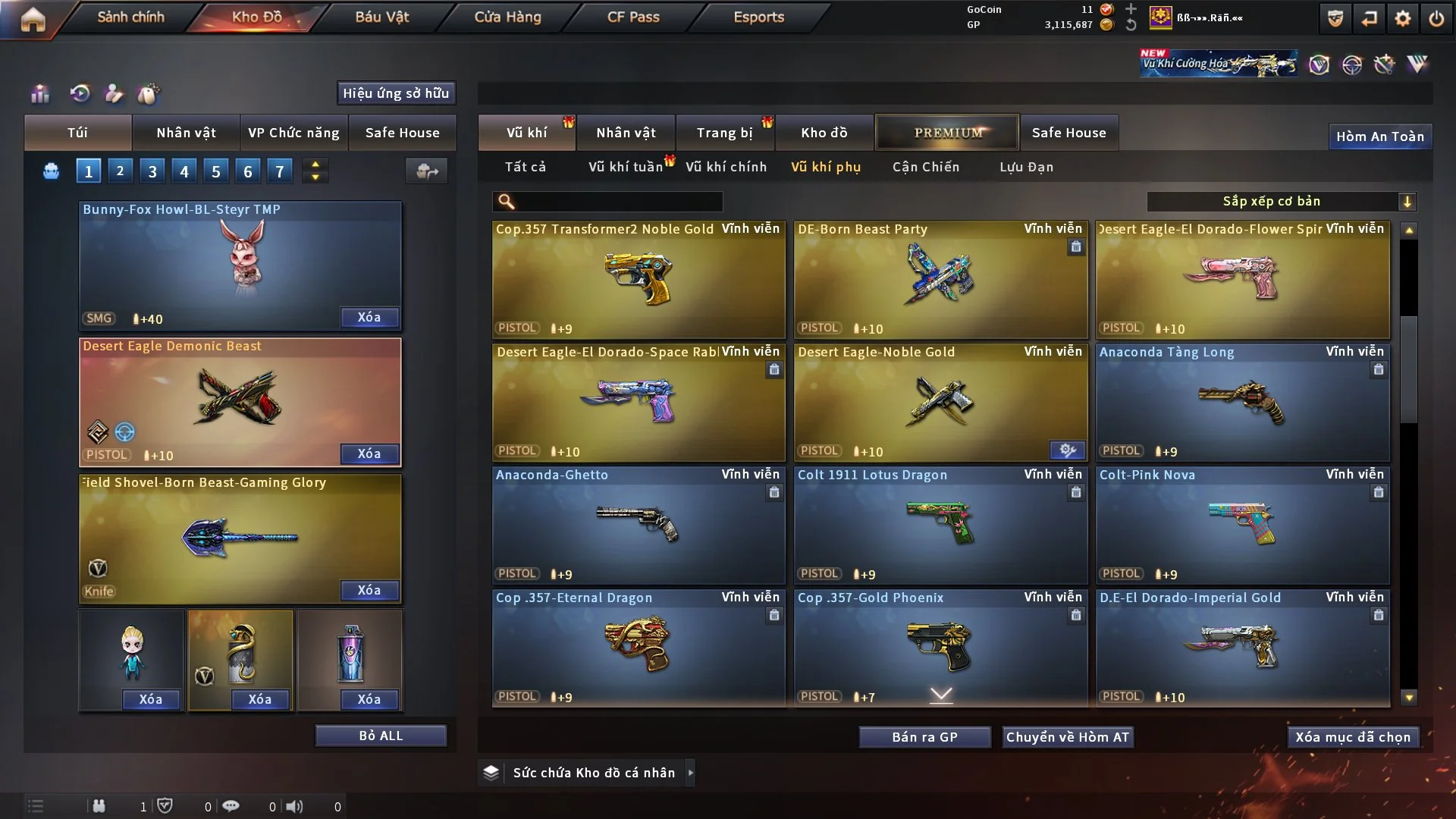Show the Vũ khí chính category
The height and width of the screenshot is (819, 1456).
(726, 167)
